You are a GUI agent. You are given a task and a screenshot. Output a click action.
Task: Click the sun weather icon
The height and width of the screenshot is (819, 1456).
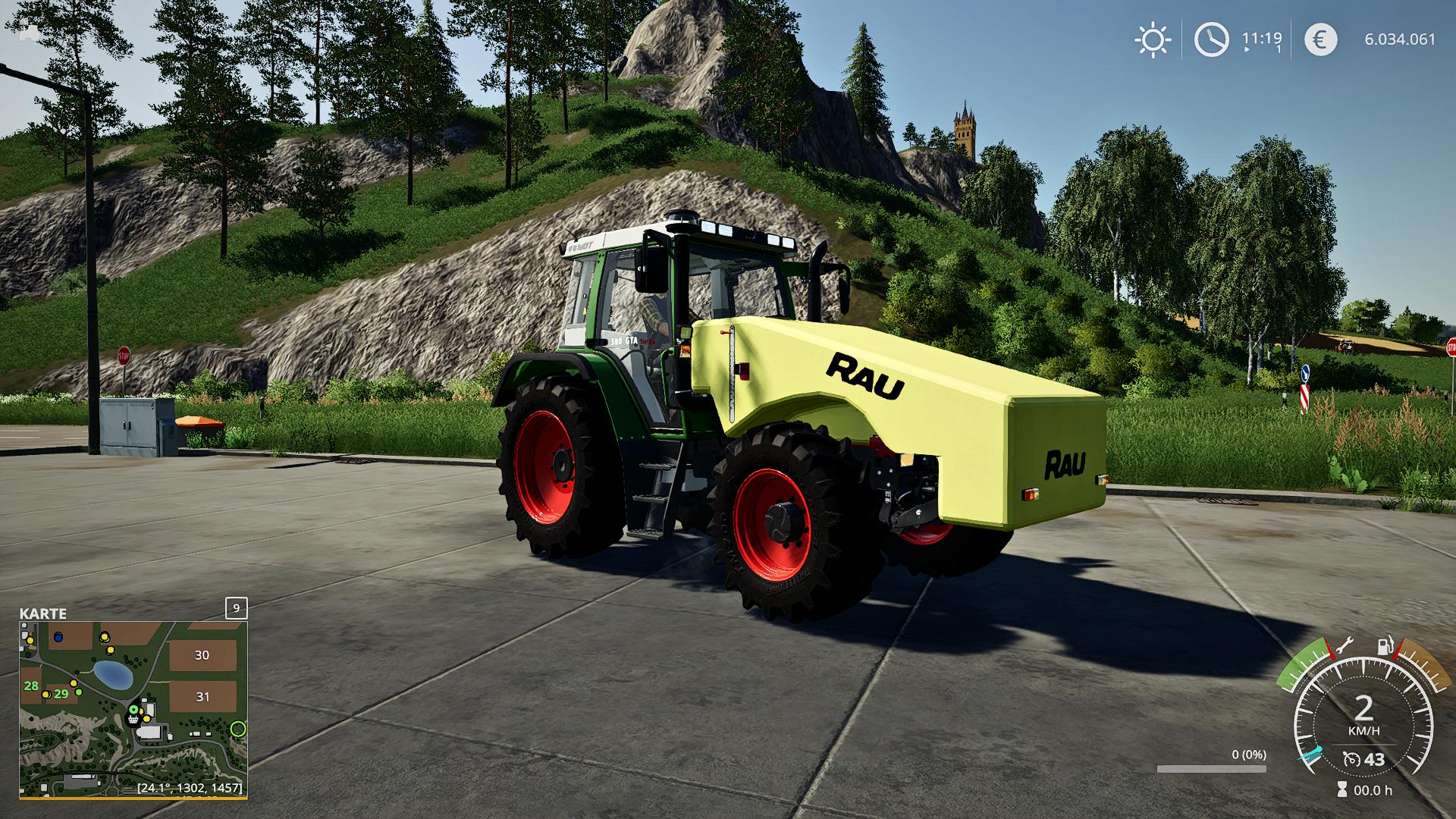1152,39
